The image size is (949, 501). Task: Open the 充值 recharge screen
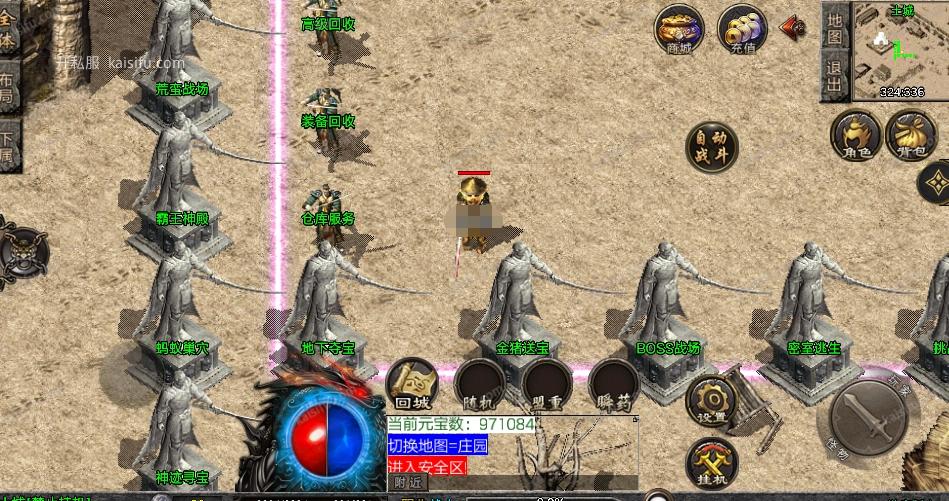pos(742,30)
